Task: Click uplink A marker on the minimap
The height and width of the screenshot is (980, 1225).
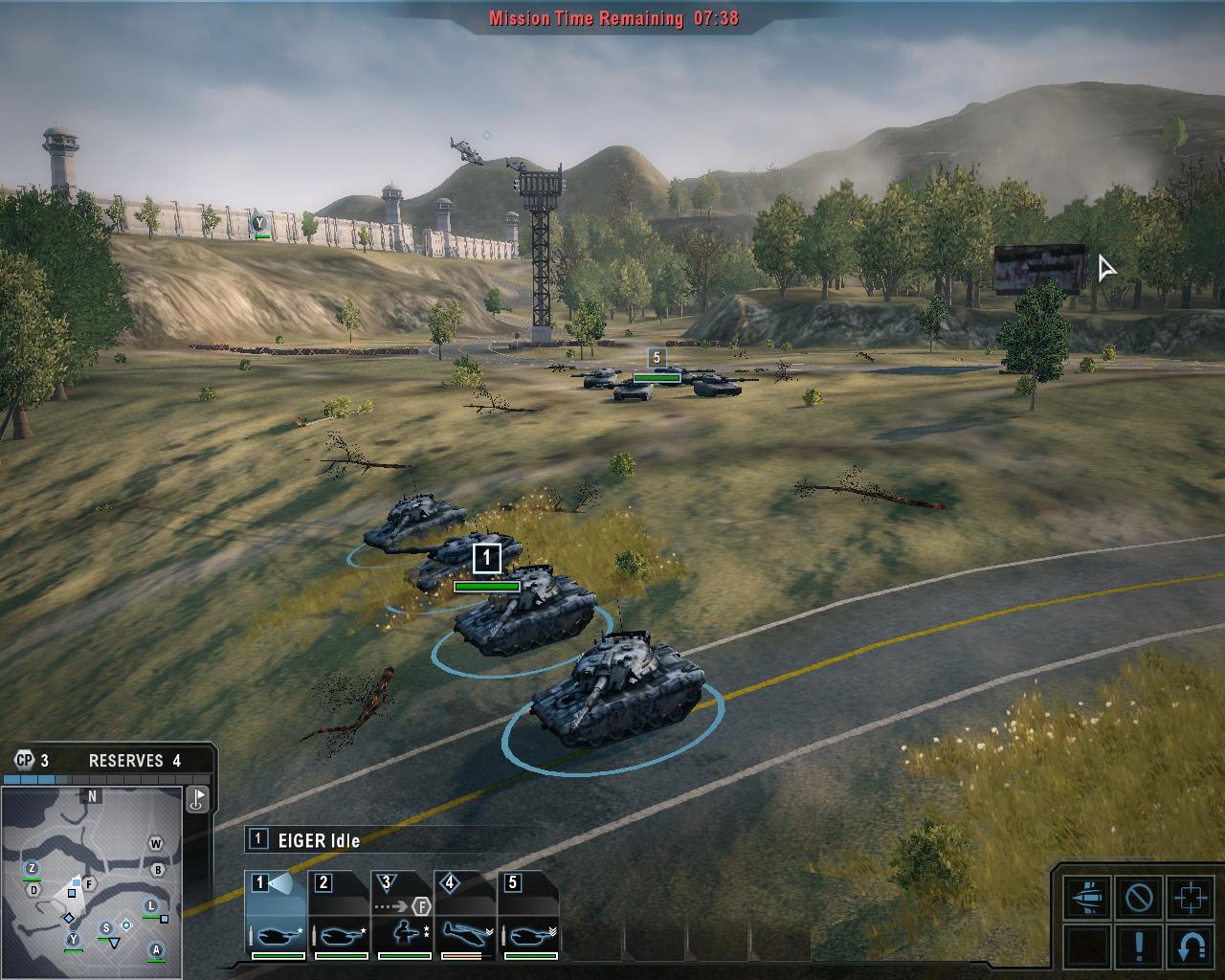Action: coord(156,949)
